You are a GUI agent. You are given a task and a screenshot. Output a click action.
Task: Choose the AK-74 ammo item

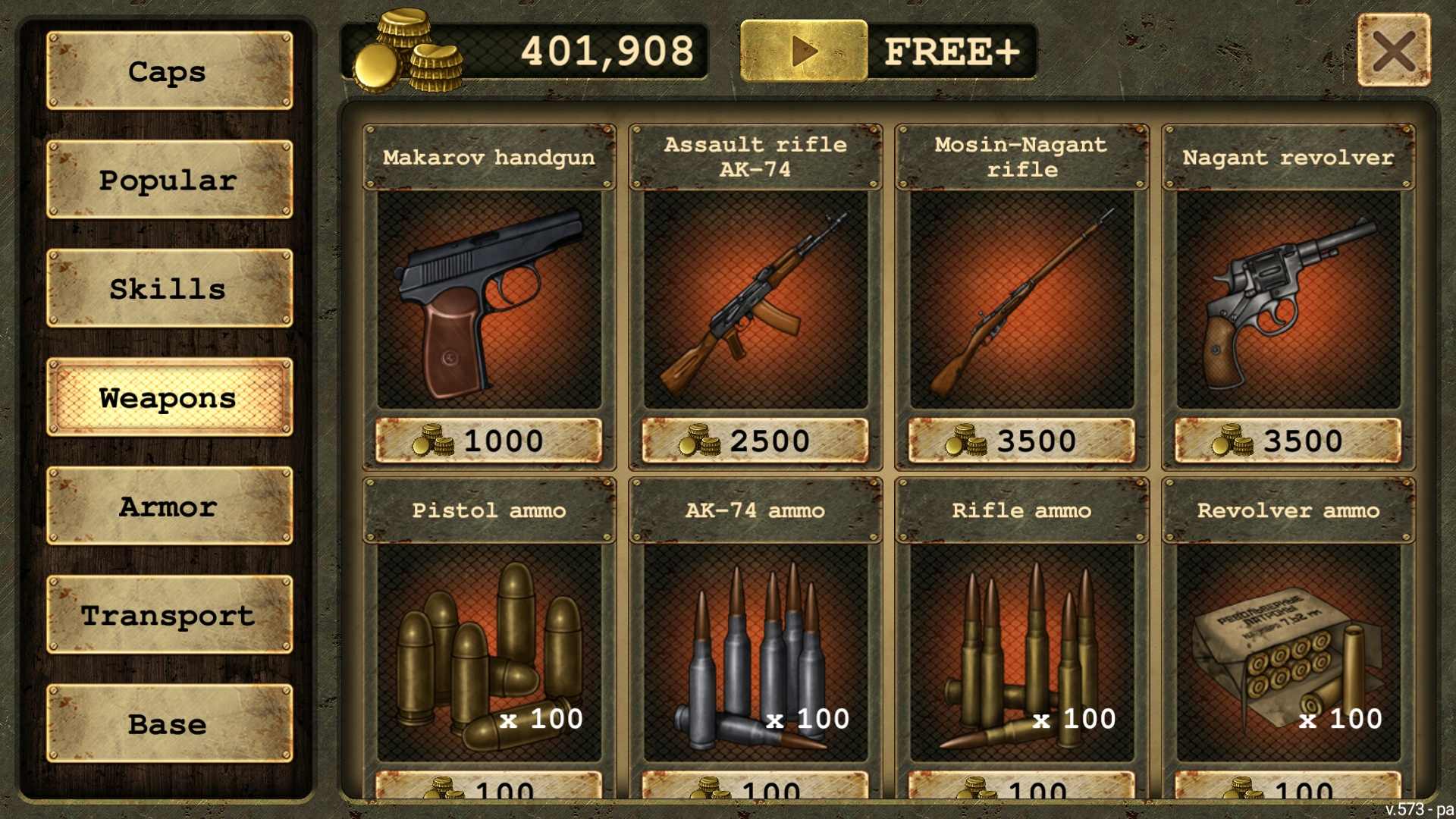[x=755, y=652]
